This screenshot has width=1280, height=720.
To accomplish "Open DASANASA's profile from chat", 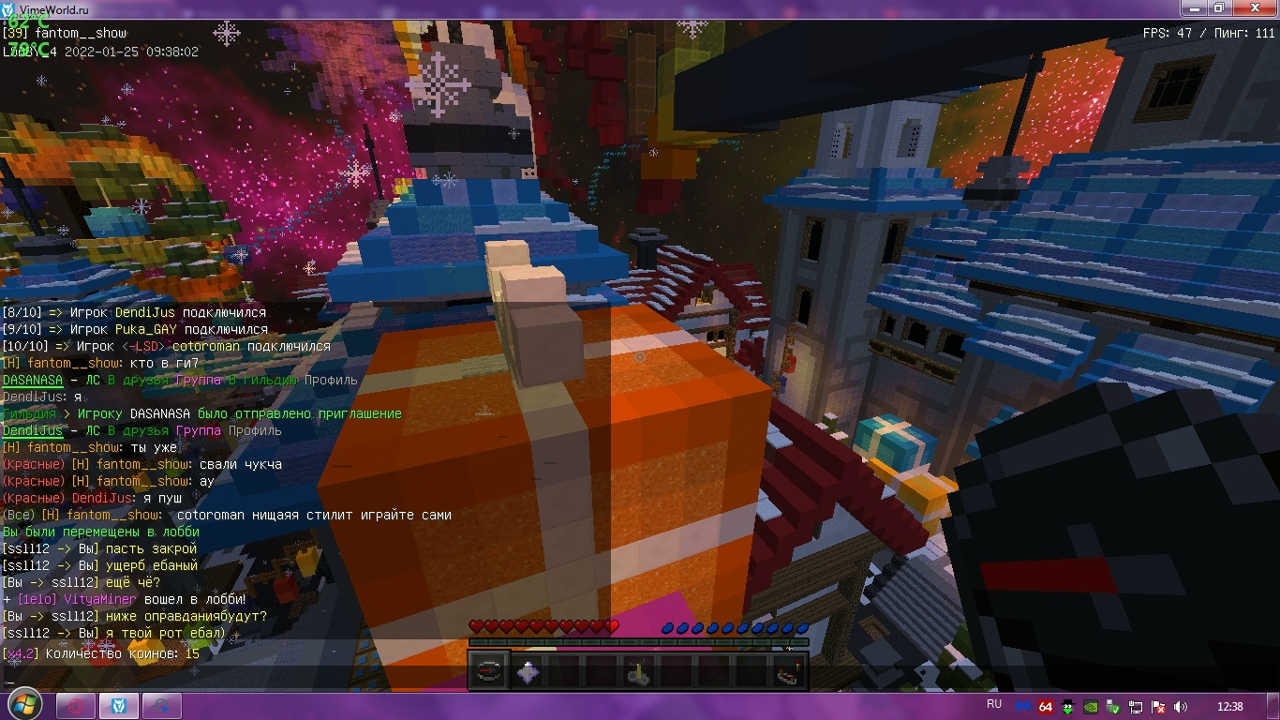I will [331, 380].
